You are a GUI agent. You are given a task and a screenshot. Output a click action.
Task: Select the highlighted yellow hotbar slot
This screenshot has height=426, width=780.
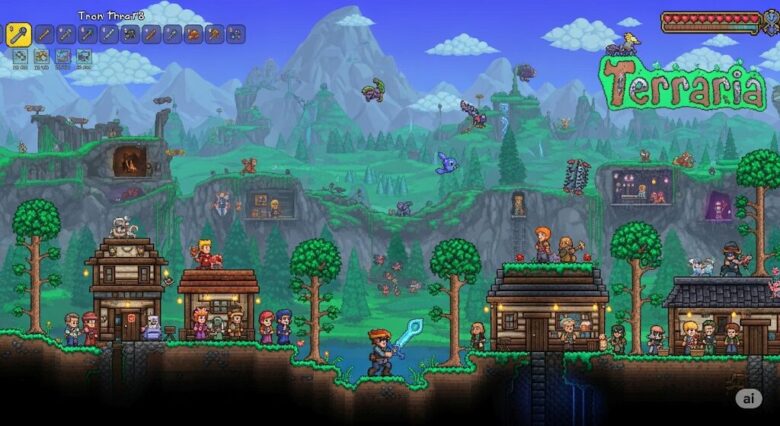(19, 35)
